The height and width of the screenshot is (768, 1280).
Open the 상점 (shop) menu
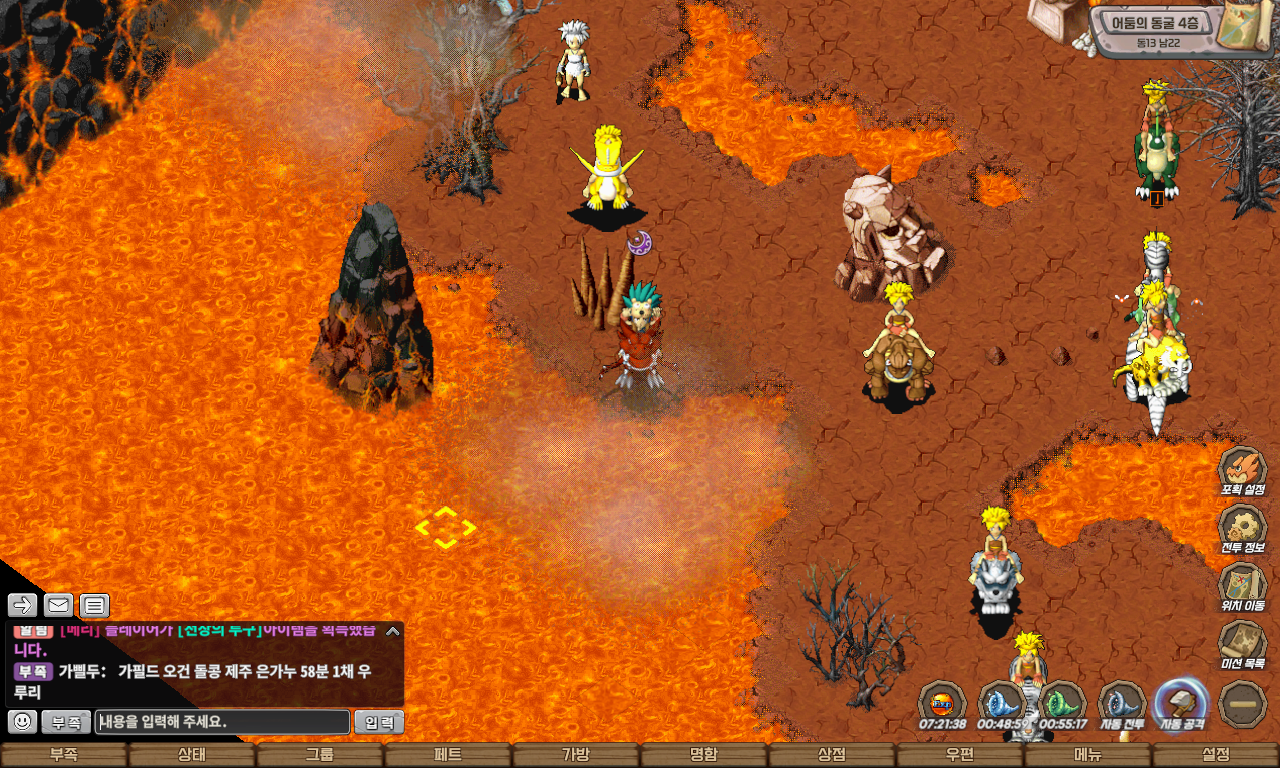coord(831,756)
